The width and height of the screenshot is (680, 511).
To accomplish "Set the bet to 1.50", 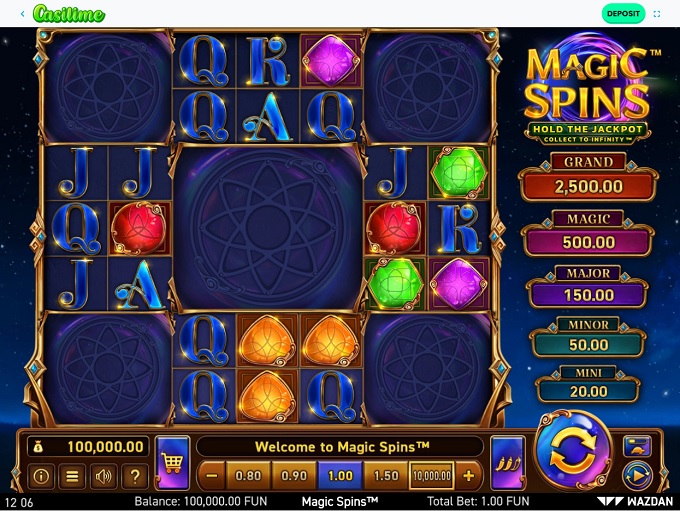I will (x=385, y=475).
